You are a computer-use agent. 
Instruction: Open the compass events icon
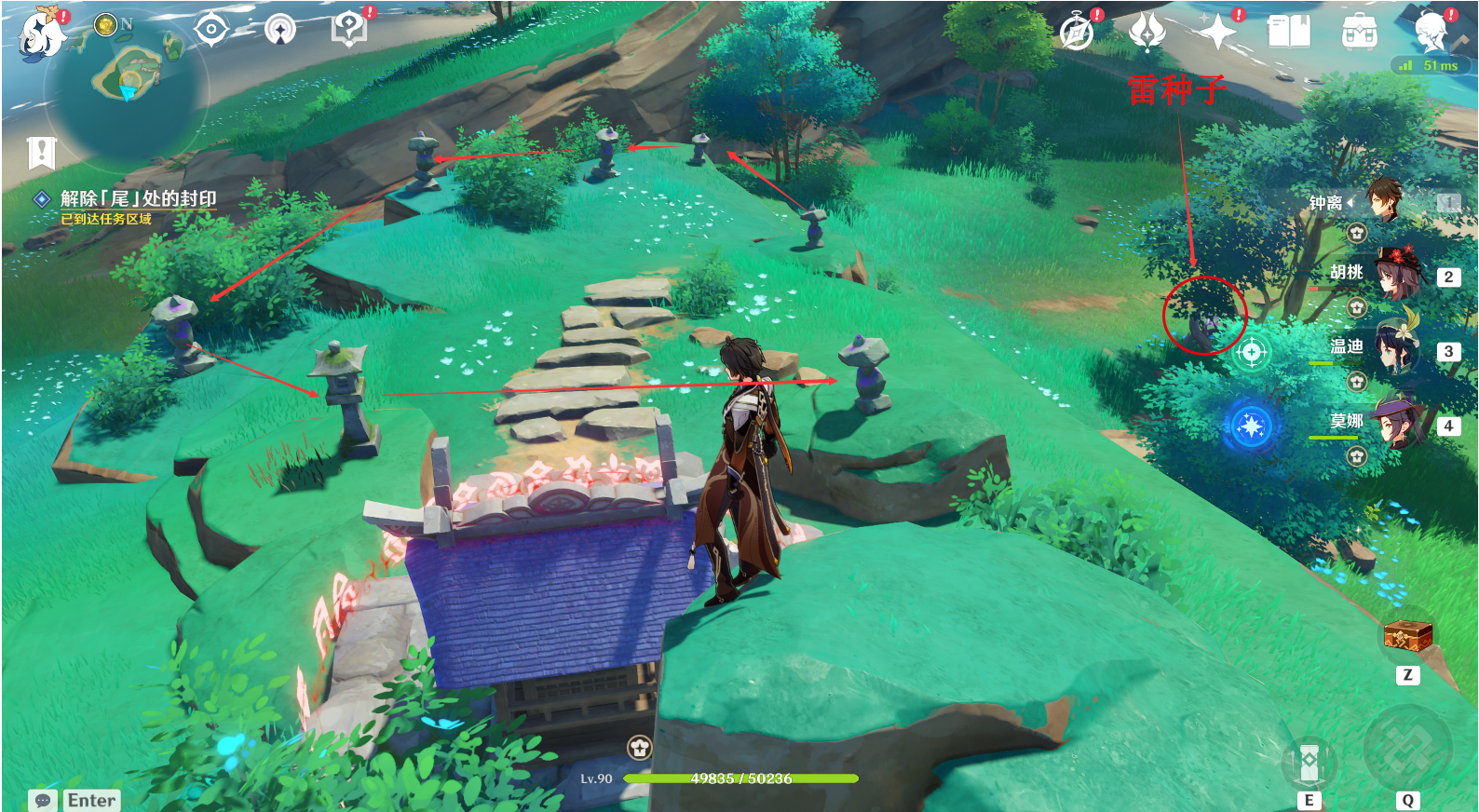(1077, 33)
